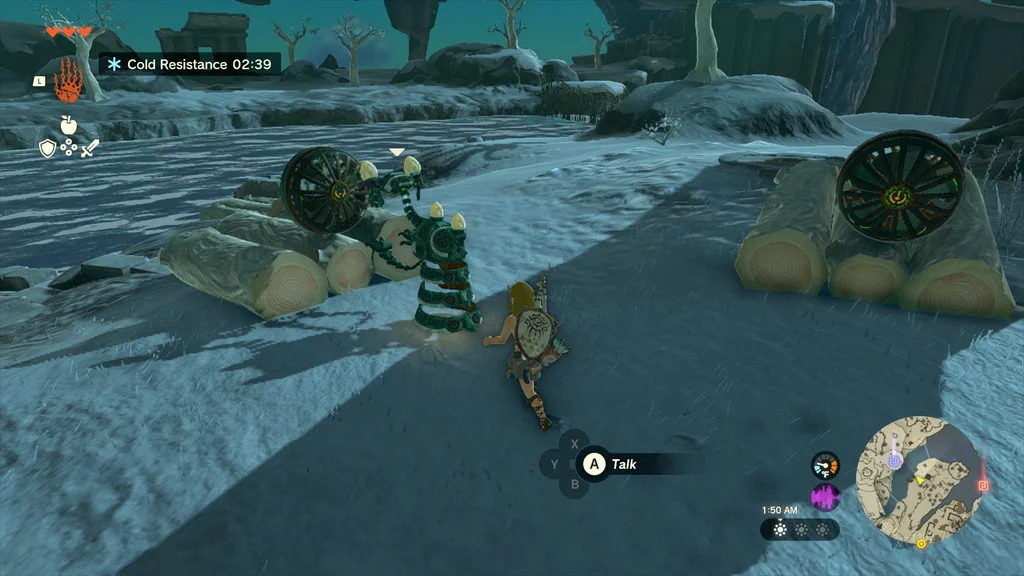Click the yellow ring marker below the minimap
1024x576 pixels.
tap(921, 544)
